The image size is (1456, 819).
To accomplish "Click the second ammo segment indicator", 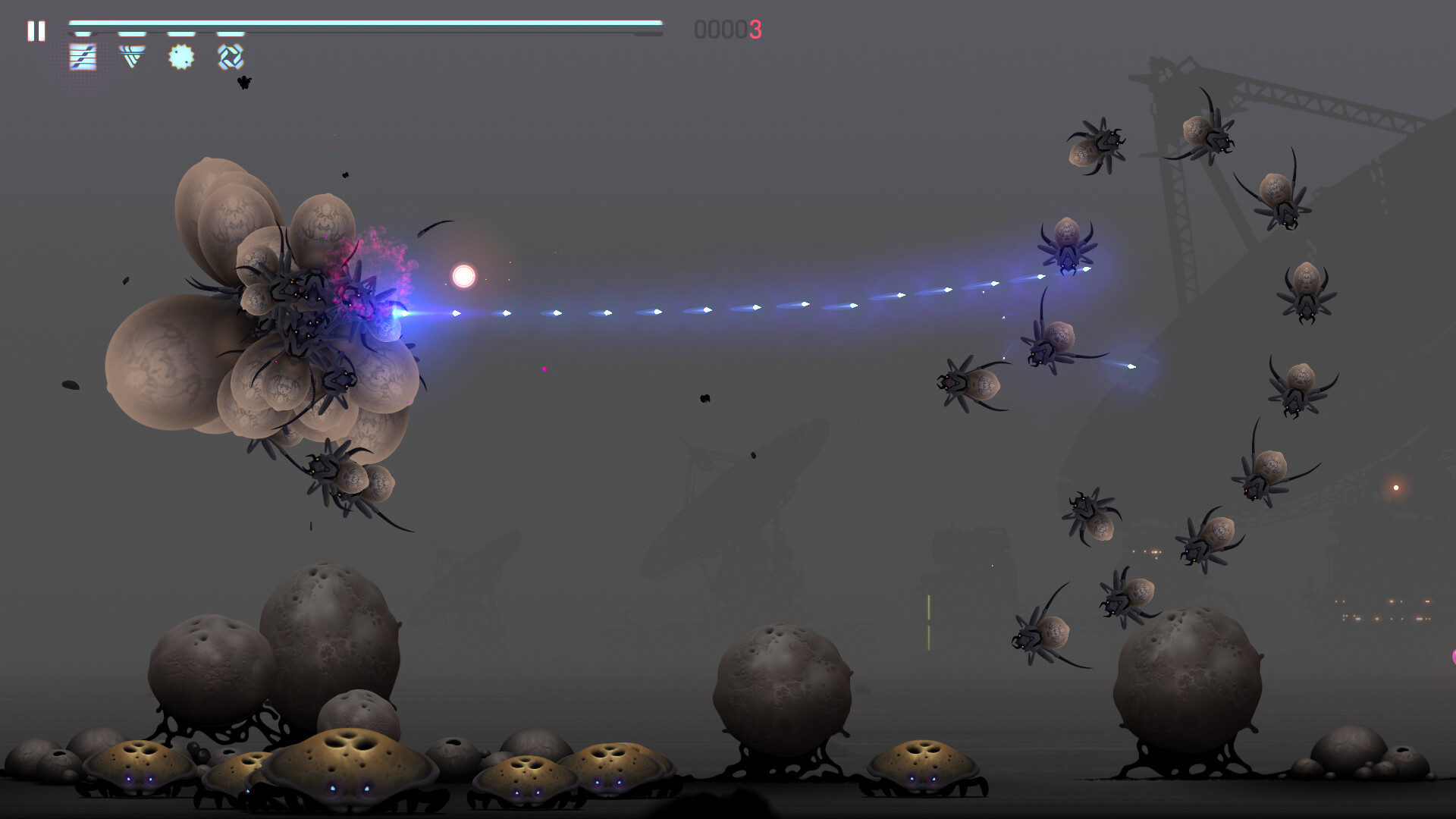I will tap(133, 33).
